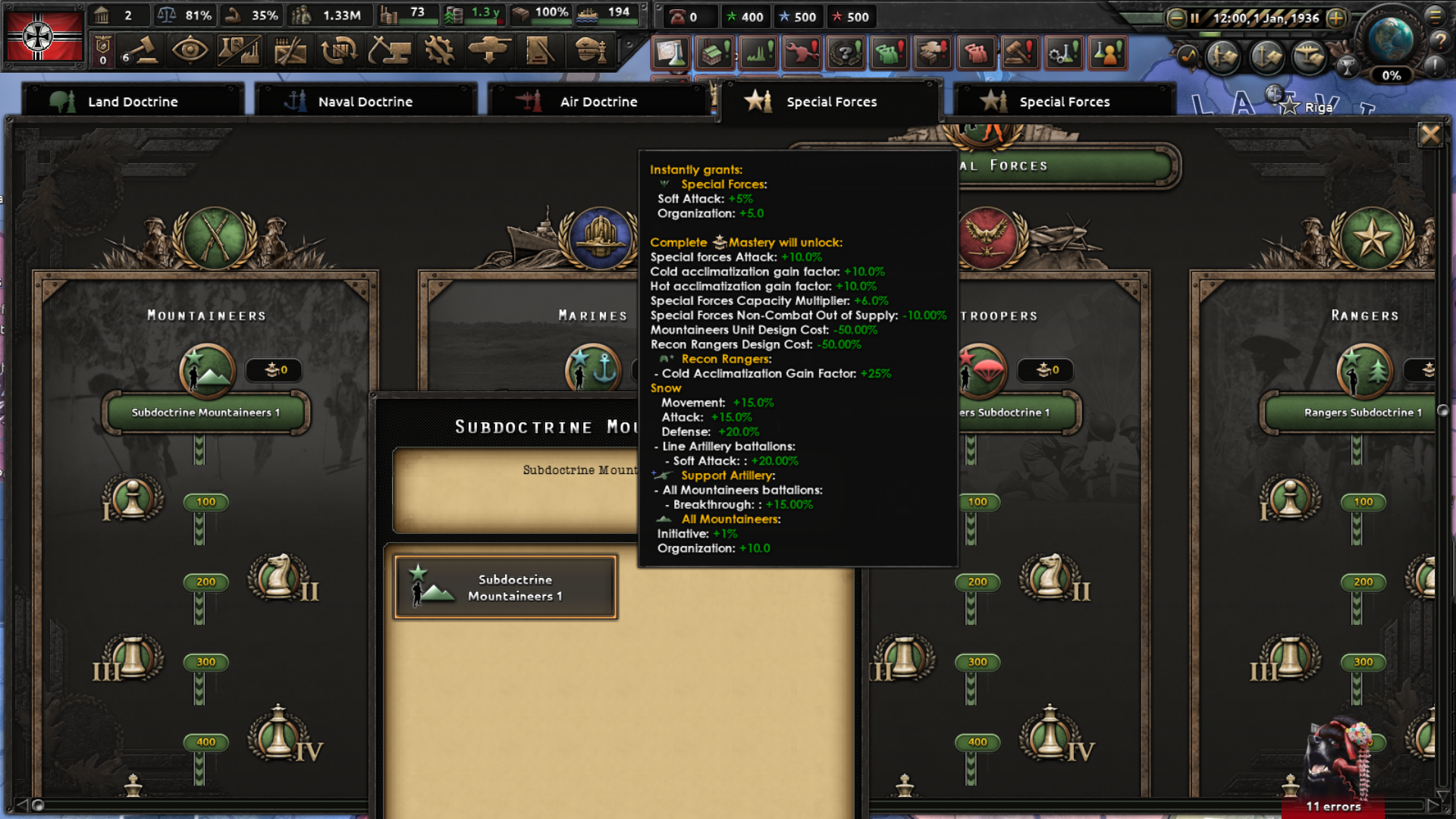The image size is (1456, 819).
Task: Open army plans via the soldier icon
Action: coord(1222,56)
